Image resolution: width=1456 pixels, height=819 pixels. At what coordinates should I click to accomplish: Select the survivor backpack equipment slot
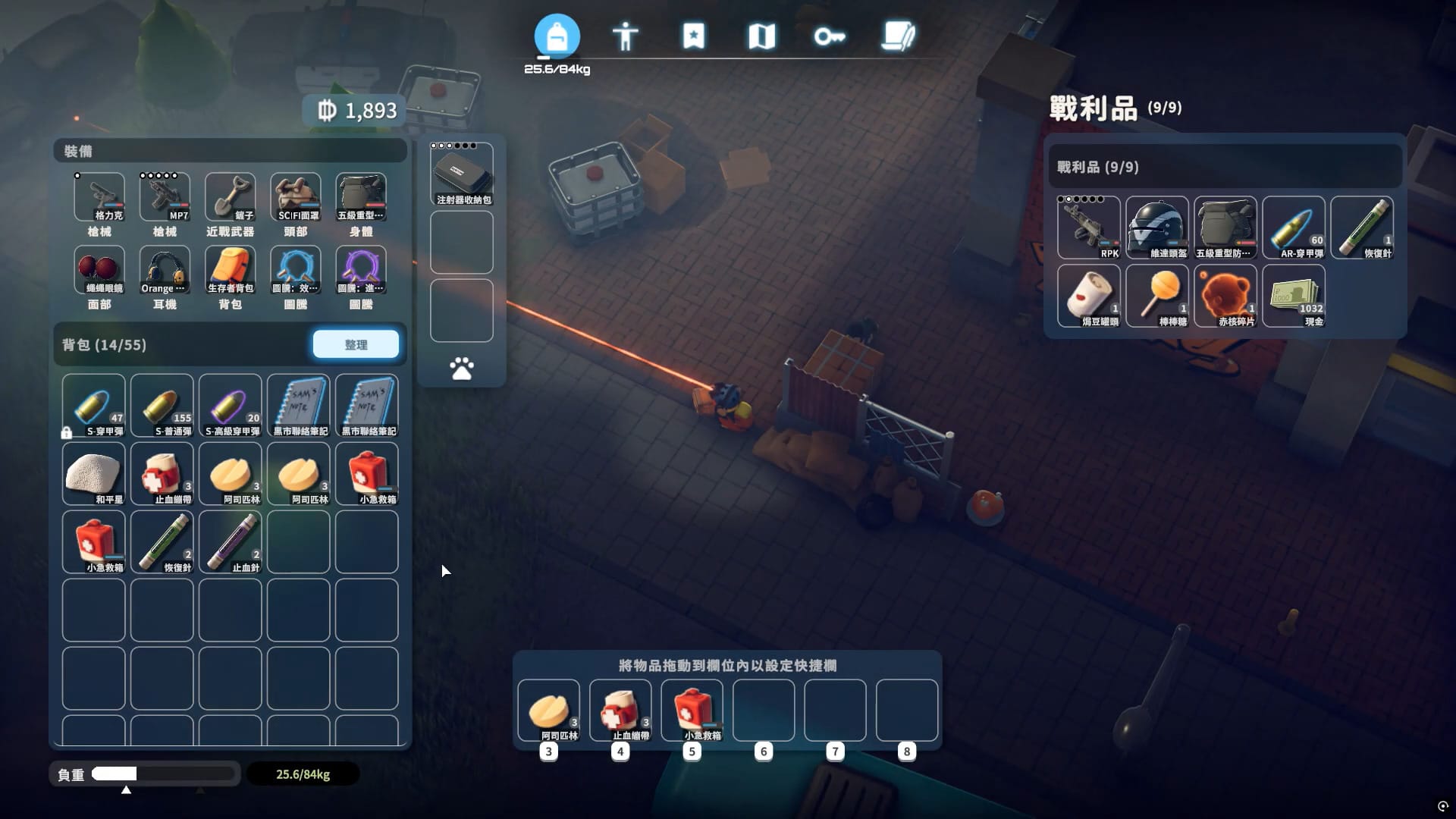point(230,270)
